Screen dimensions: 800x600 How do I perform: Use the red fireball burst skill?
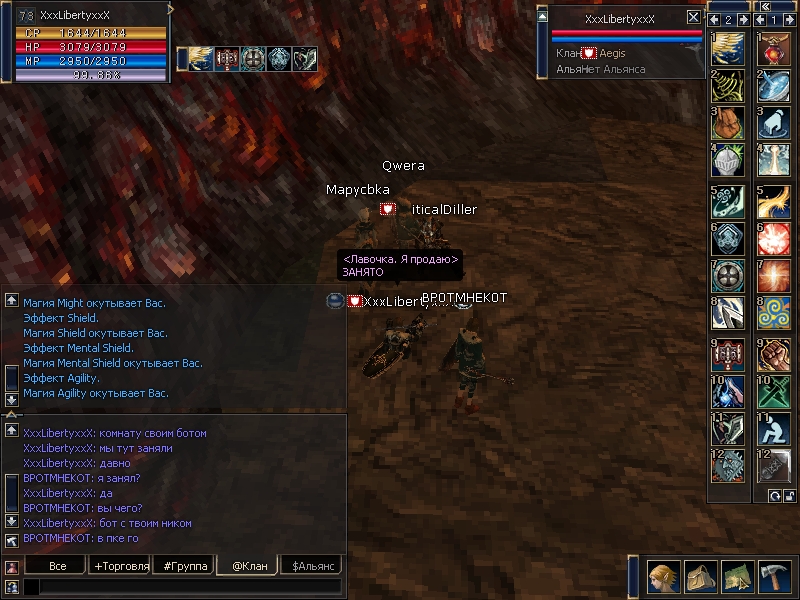[773, 238]
